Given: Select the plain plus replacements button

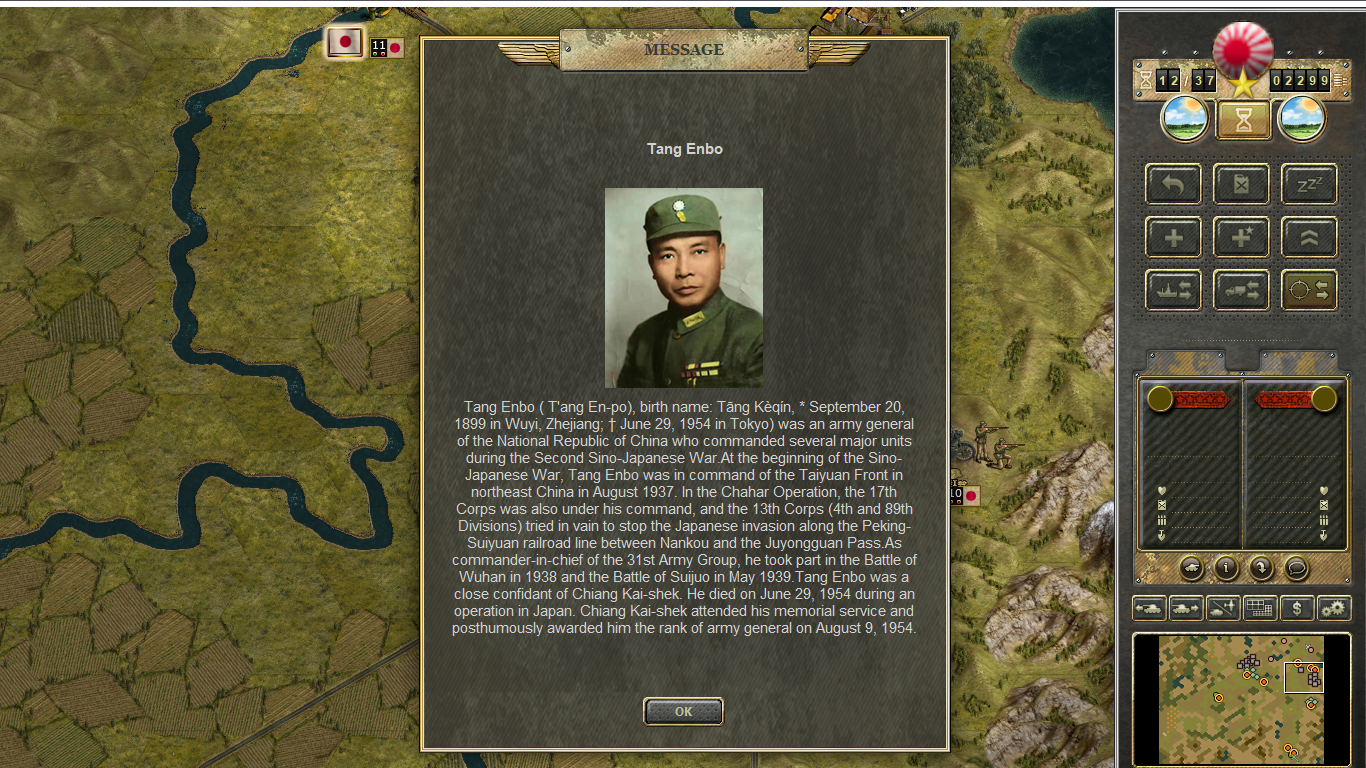Looking at the screenshot, I should [x=1173, y=238].
